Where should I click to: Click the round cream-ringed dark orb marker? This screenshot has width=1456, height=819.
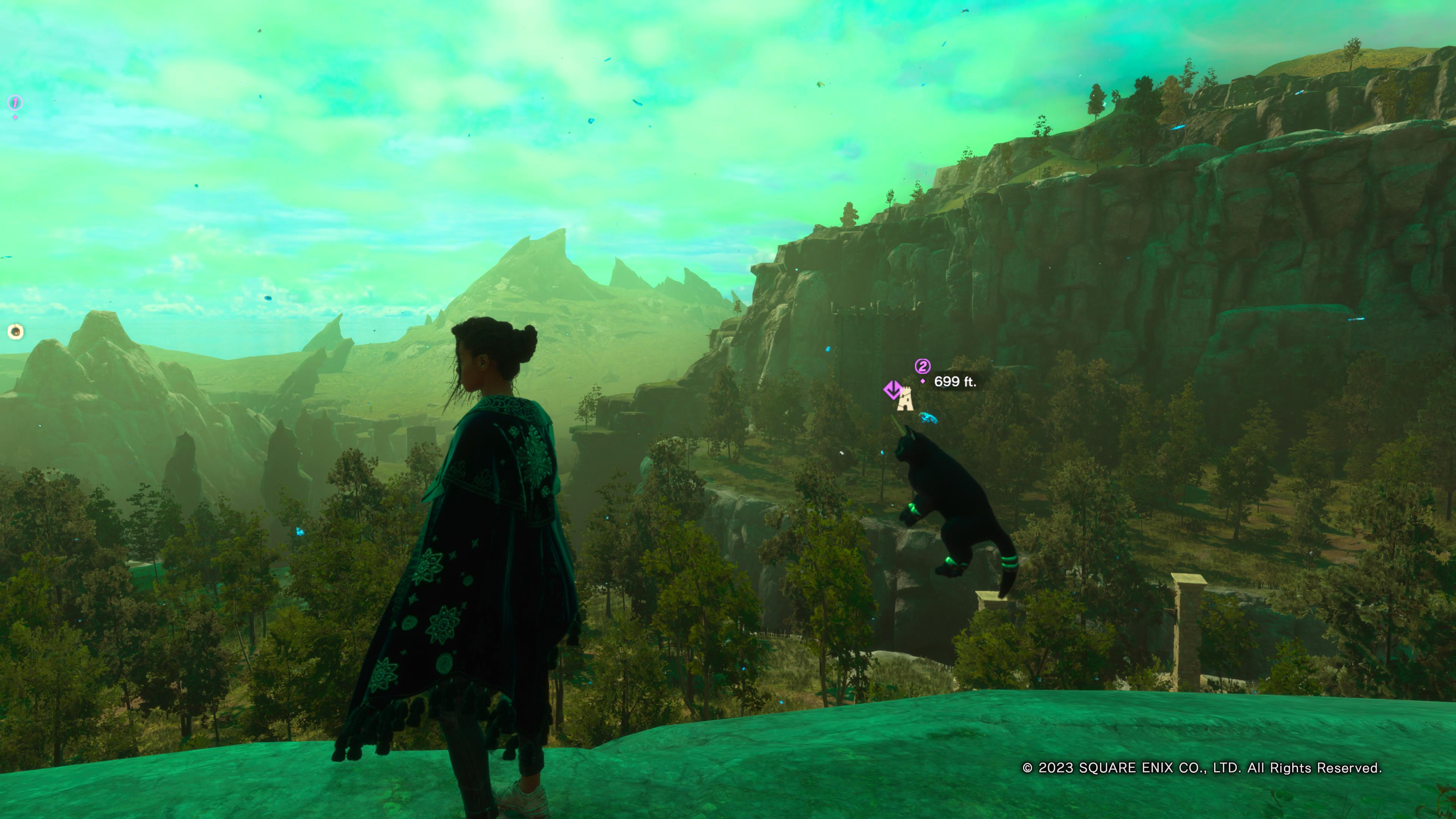pyautogui.click(x=16, y=331)
